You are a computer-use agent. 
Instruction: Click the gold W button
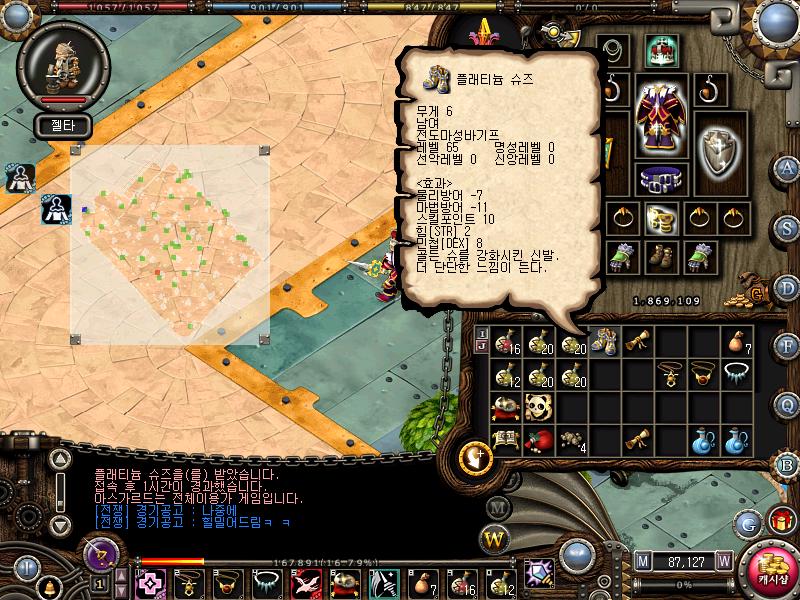pos(495,540)
